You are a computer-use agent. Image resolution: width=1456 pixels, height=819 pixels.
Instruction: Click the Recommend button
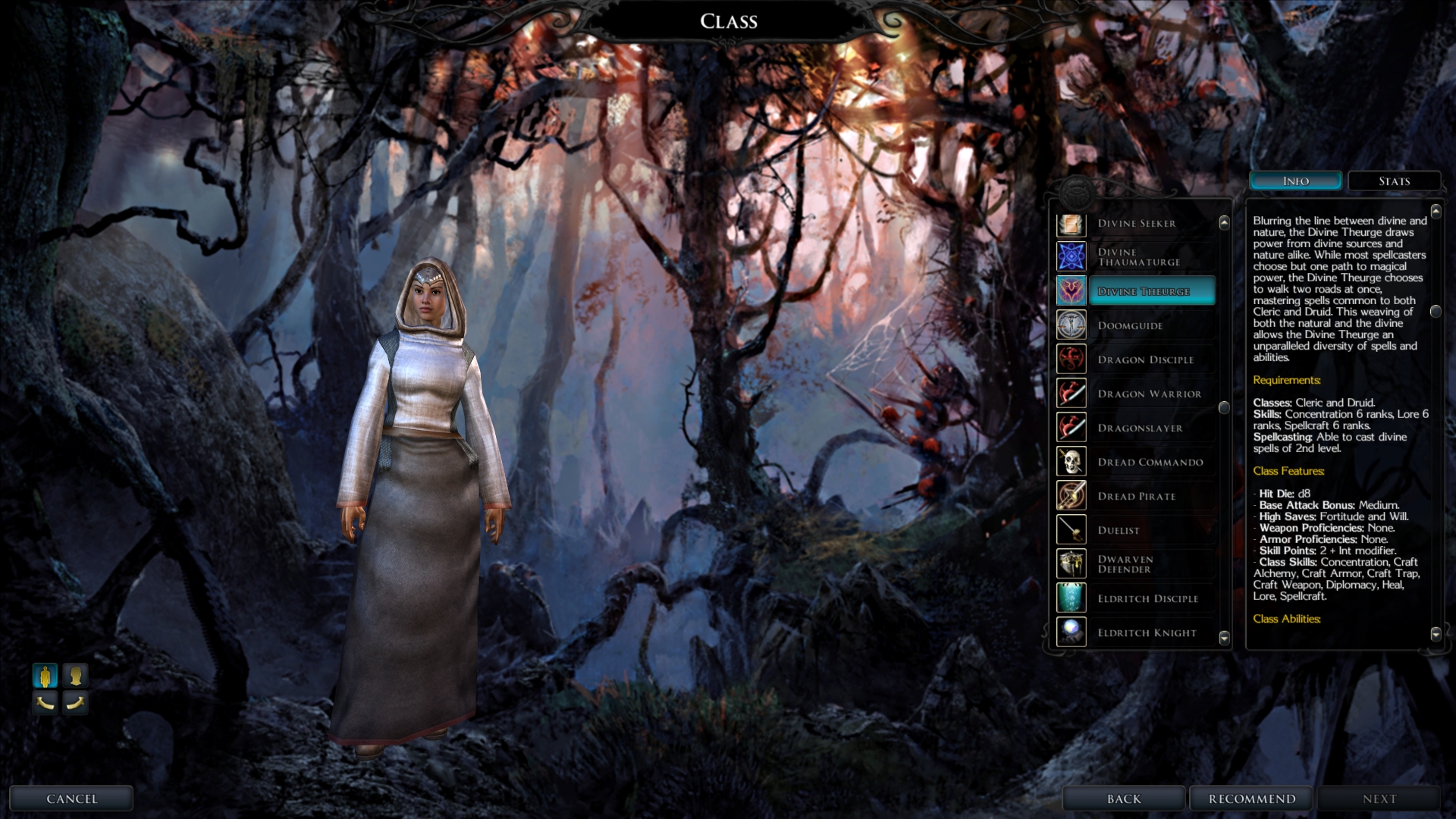pyautogui.click(x=1251, y=799)
